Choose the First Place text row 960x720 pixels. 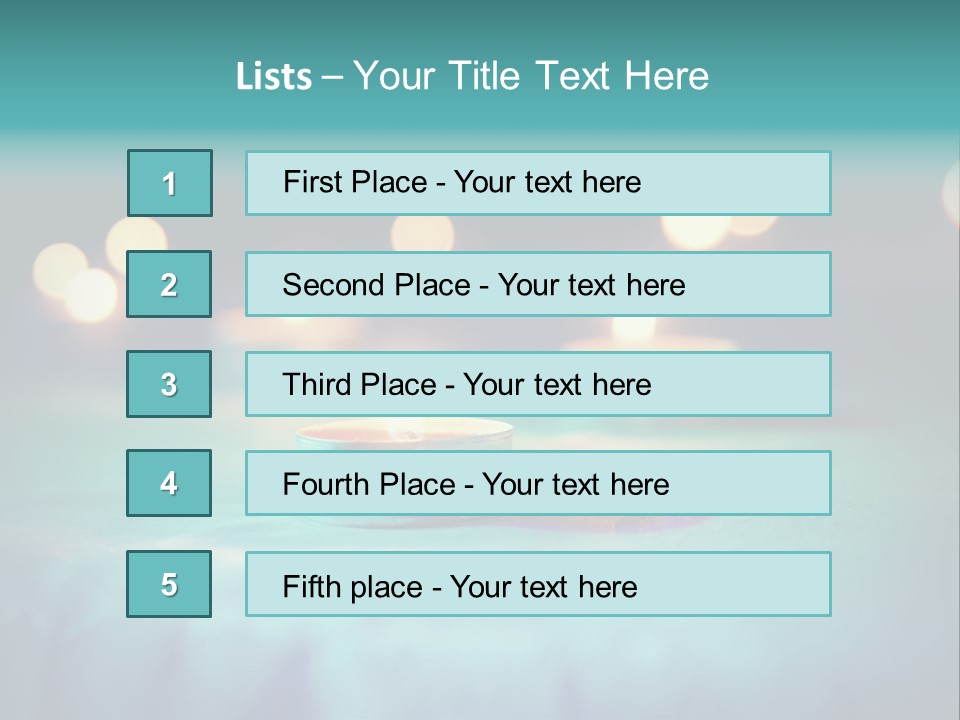[x=538, y=183]
